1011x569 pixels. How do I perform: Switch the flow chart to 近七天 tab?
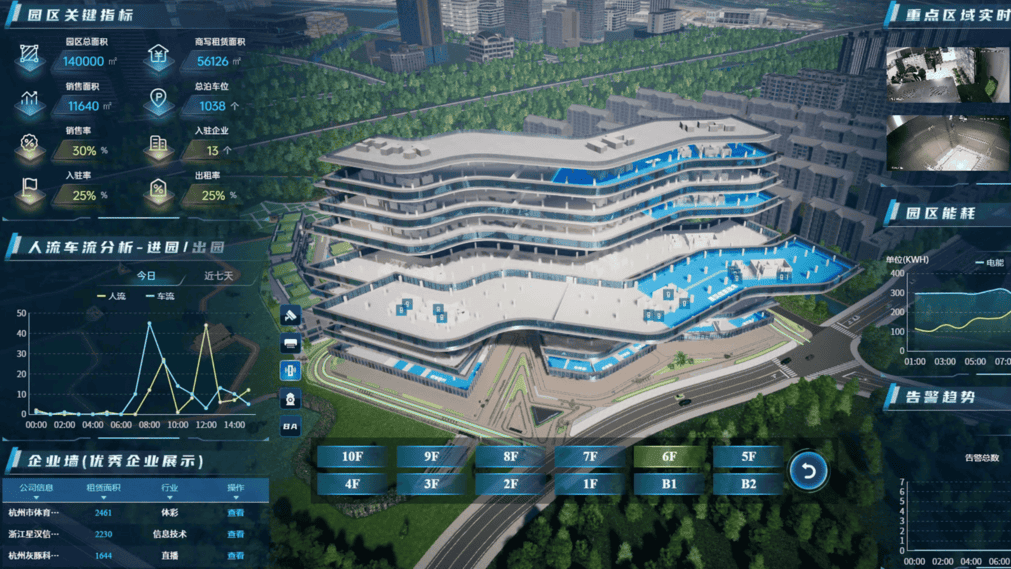coord(218,276)
